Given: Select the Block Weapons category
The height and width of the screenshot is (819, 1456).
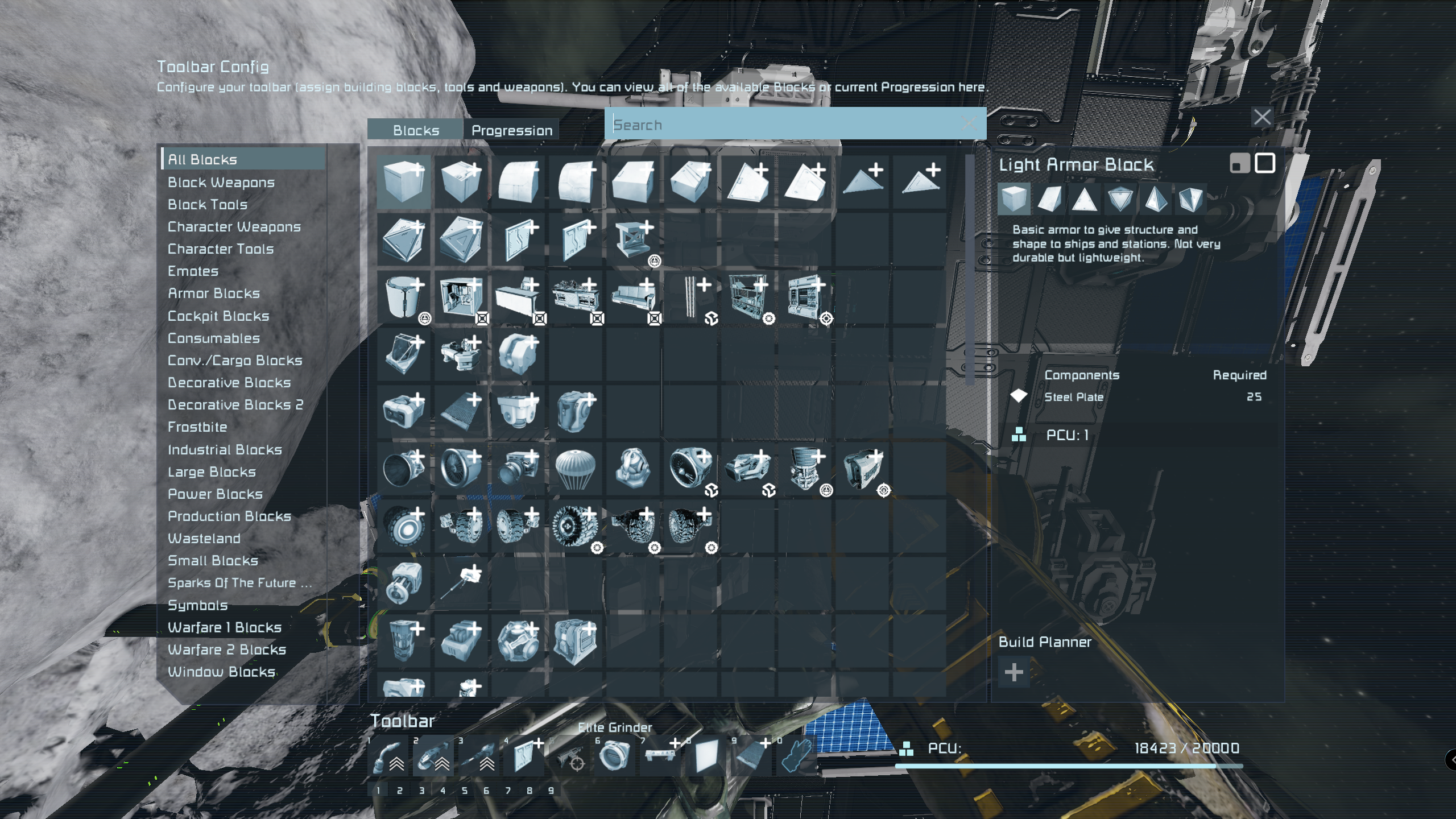Looking at the screenshot, I should 221,183.
